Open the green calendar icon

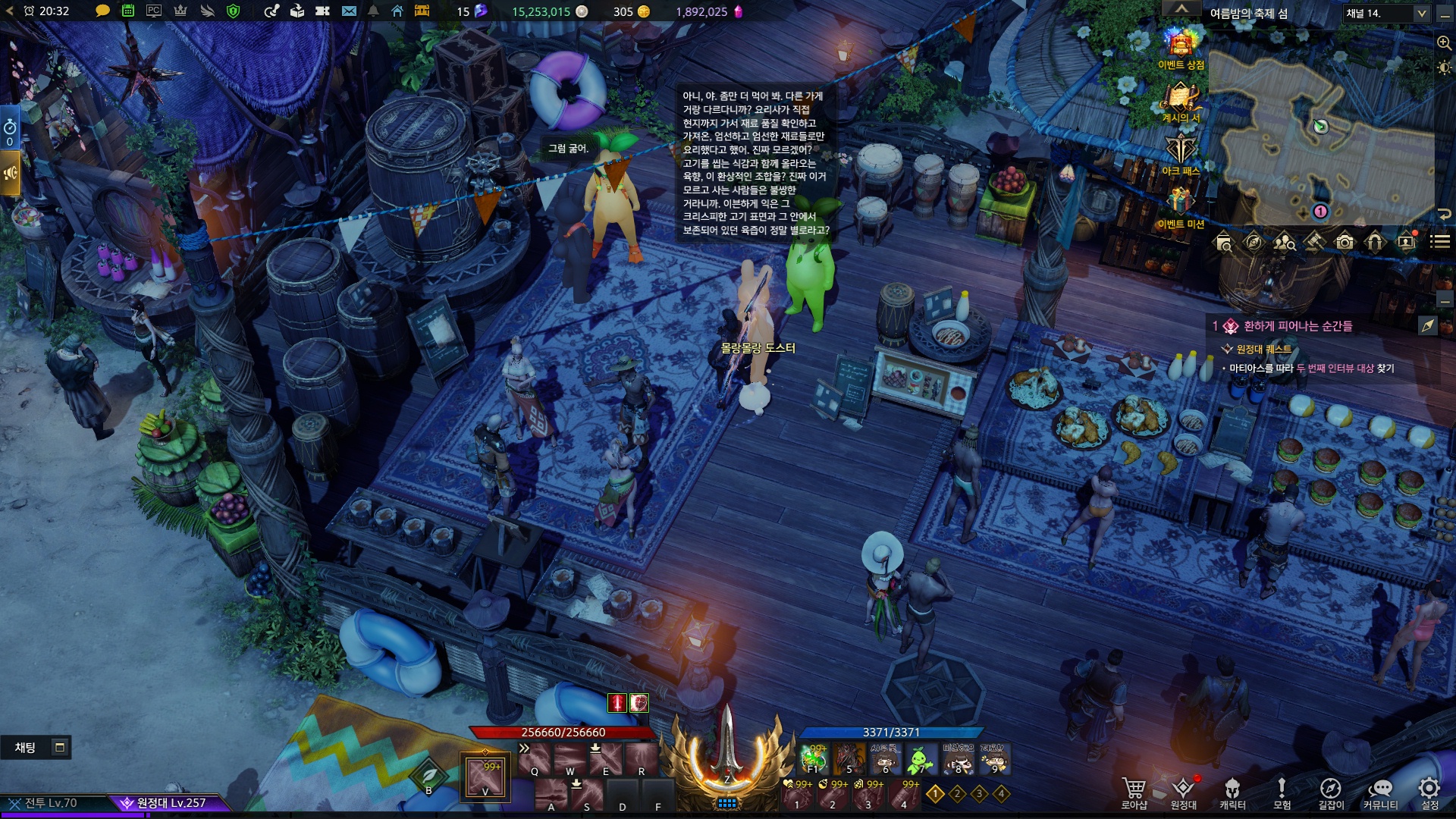pos(128,11)
